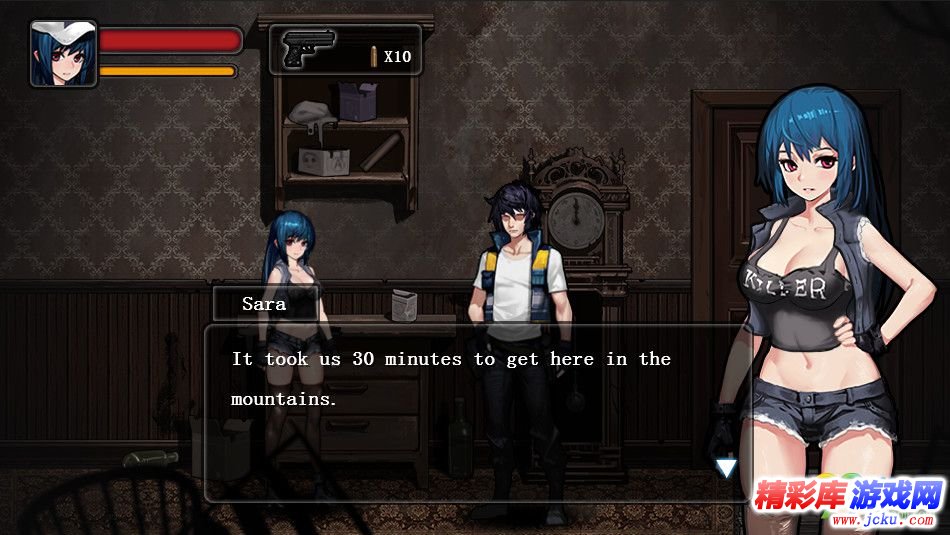Click Sara's portrait in the HUD
The height and width of the screenshot is (535, 950).
point(63,53)
